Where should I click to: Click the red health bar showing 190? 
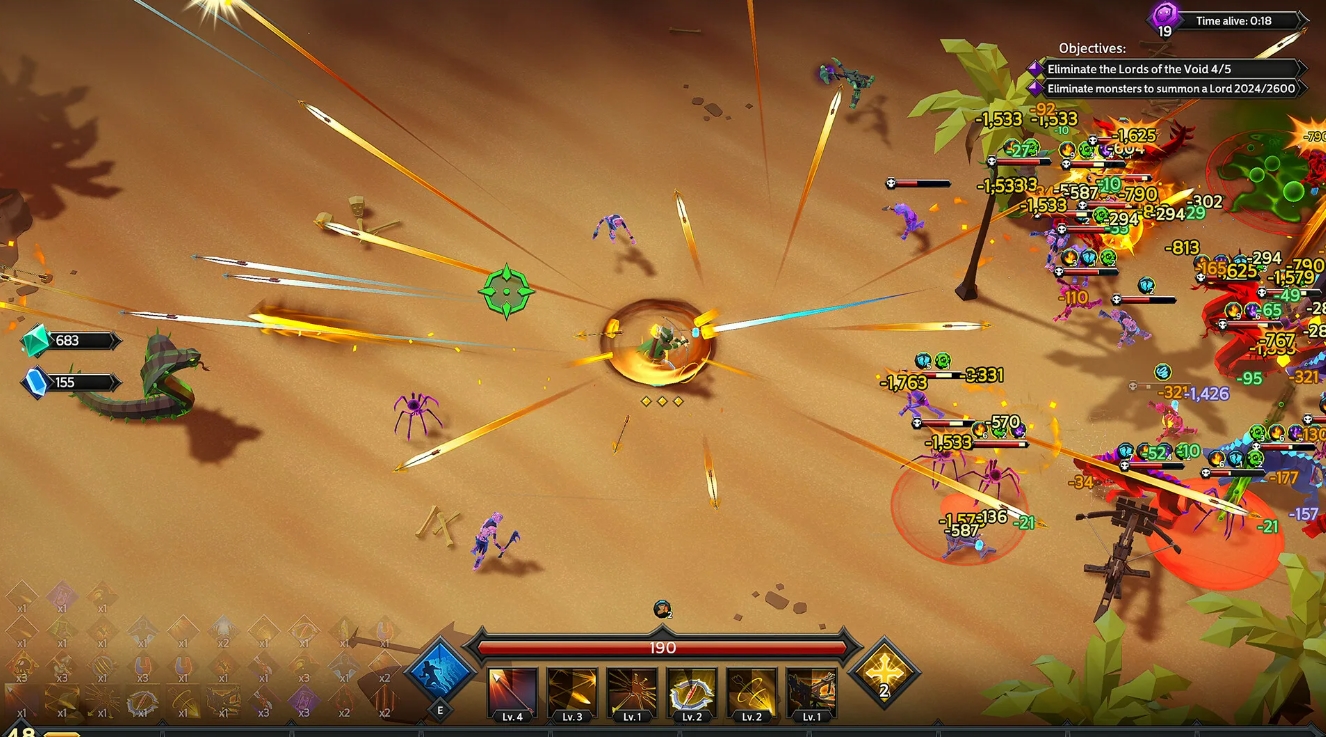664,647
